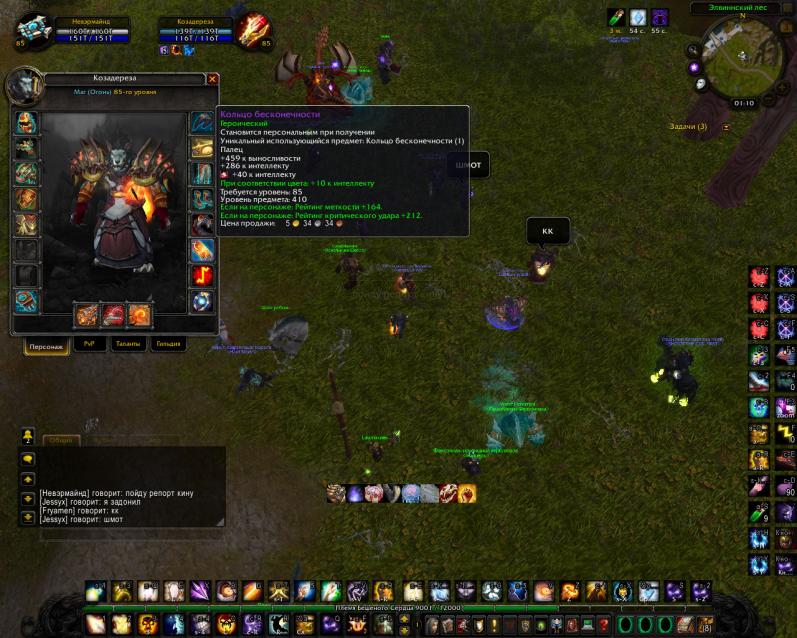The height and width of the screenshot is (638, 797).
Task: Show the Гильдия tab
Action: point(169,343)
